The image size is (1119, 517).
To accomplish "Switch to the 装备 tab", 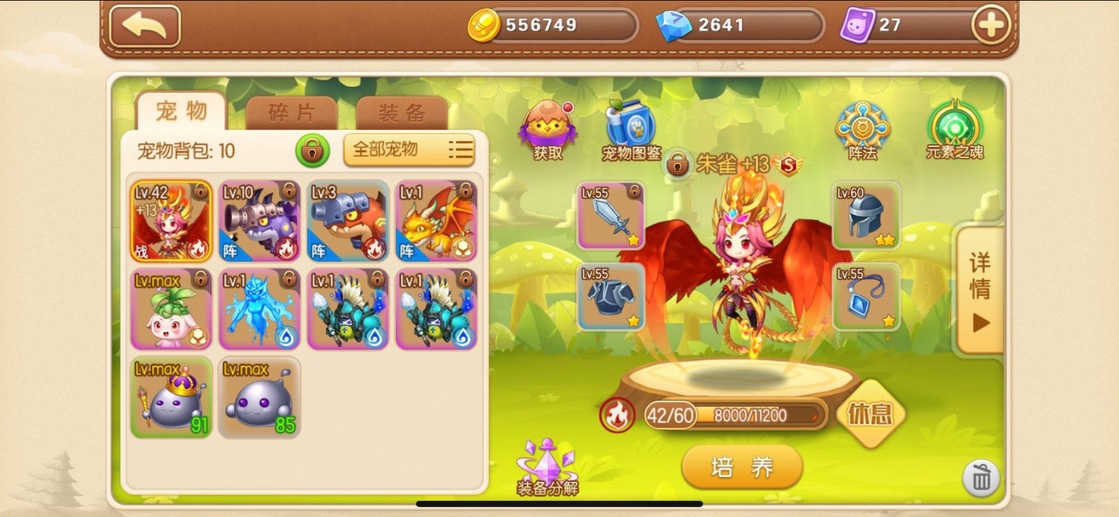I will tap(402, 113).
